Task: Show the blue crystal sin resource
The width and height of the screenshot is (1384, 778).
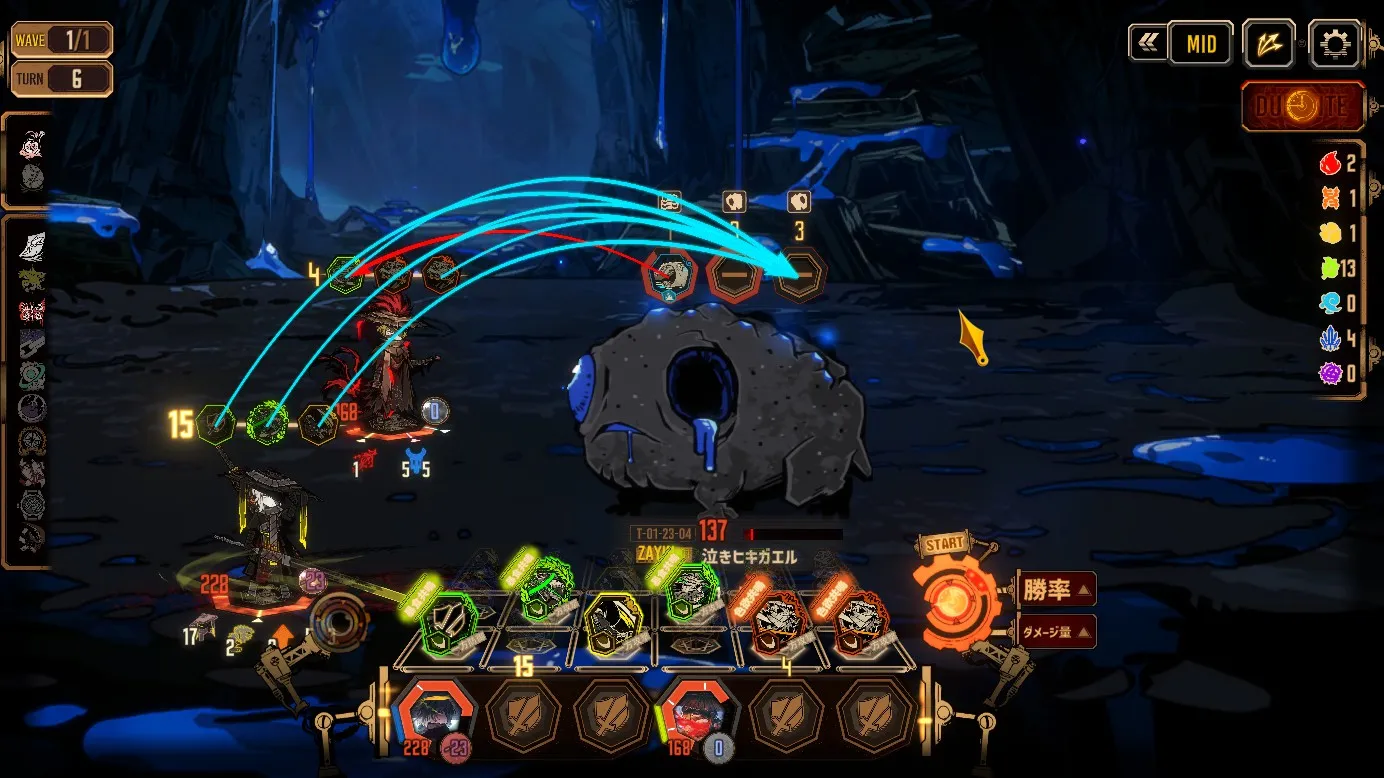Action: tap(1329, 339)
